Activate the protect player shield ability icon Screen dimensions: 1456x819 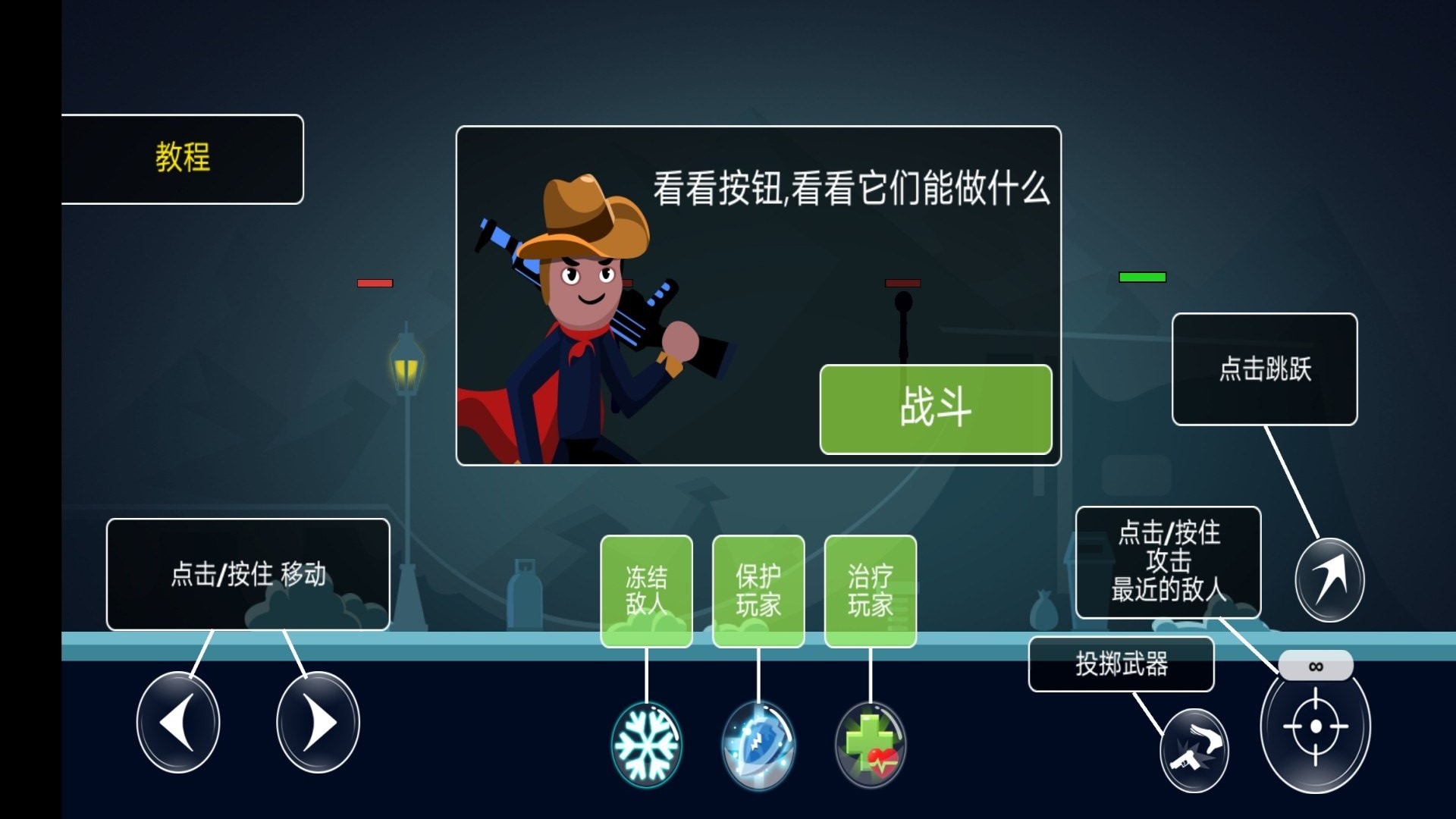pos(758,744)
